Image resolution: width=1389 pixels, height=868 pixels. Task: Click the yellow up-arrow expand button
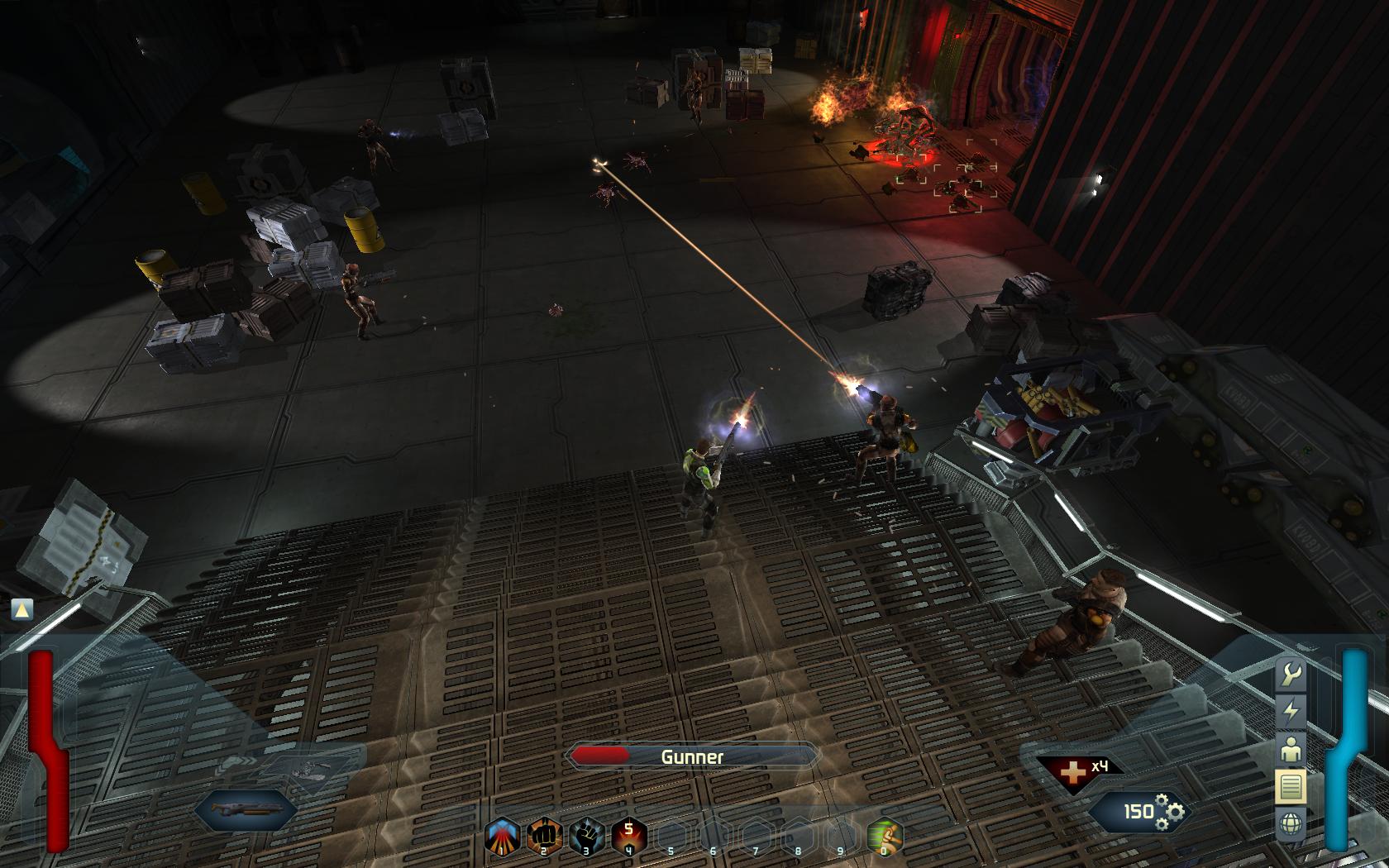coord(22,609)
